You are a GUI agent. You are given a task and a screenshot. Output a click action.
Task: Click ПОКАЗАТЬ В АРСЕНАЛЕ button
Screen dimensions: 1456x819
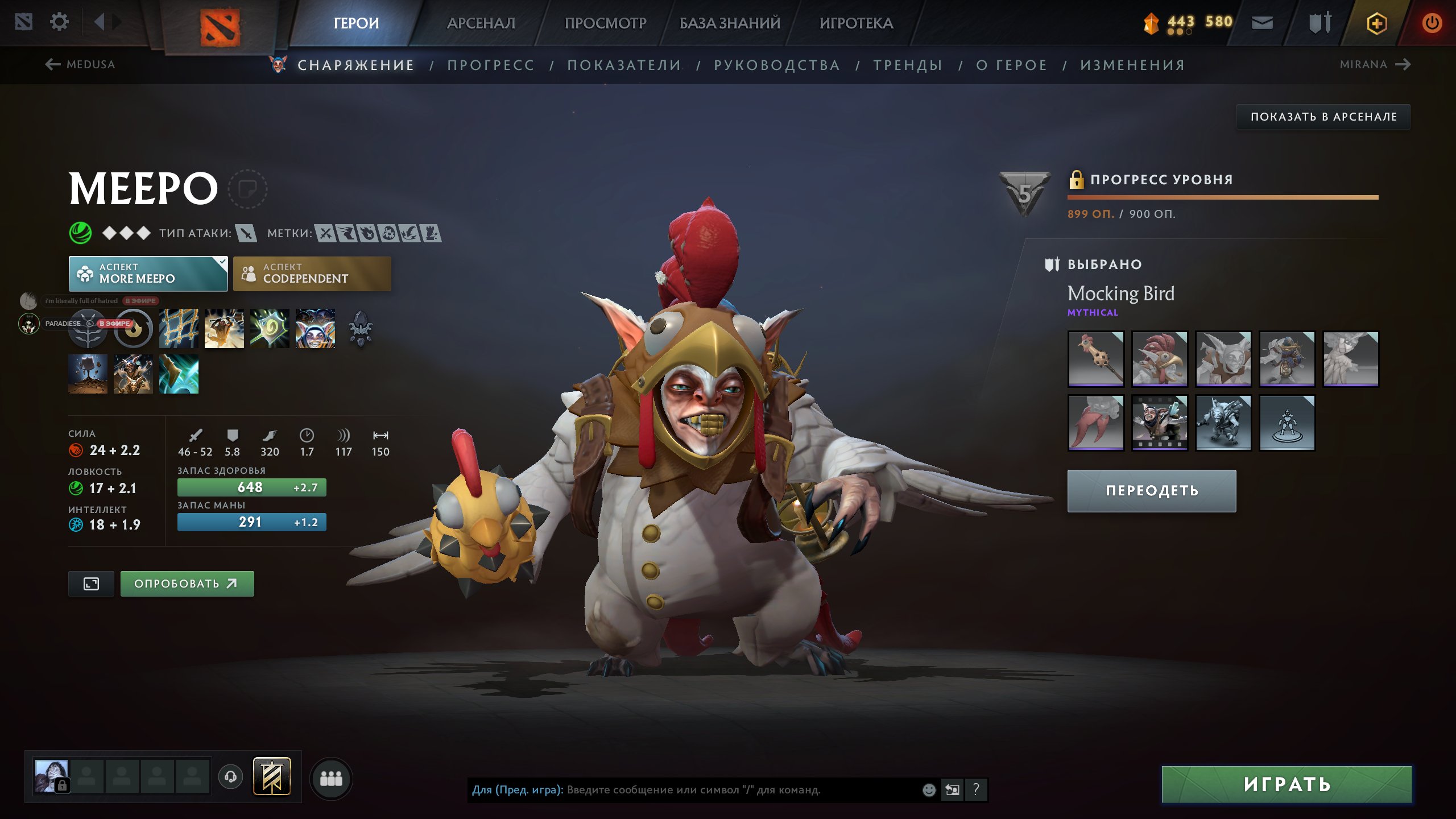pos(1323,117)
